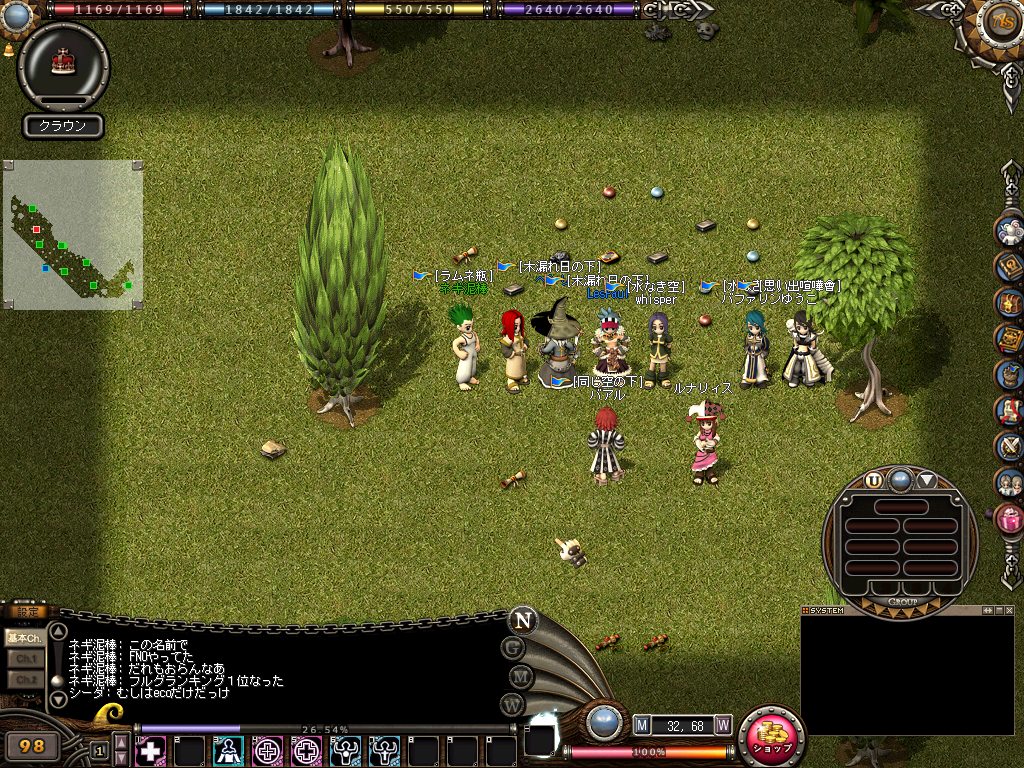Click the down triangle on the Group panel
The image size is (1024, 768).
[927, 480]
